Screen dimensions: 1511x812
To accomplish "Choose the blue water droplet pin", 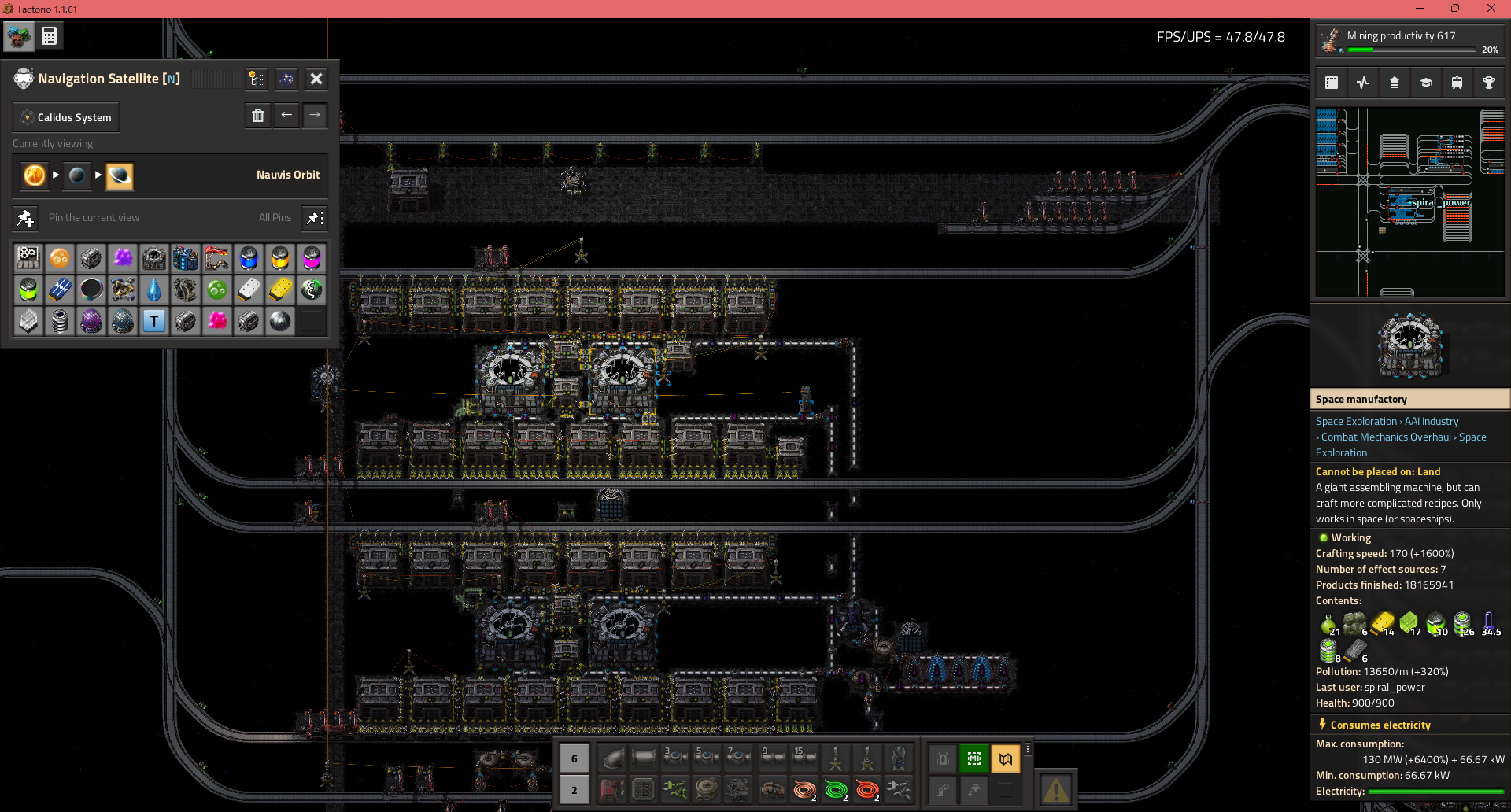I will pos(154,290).
